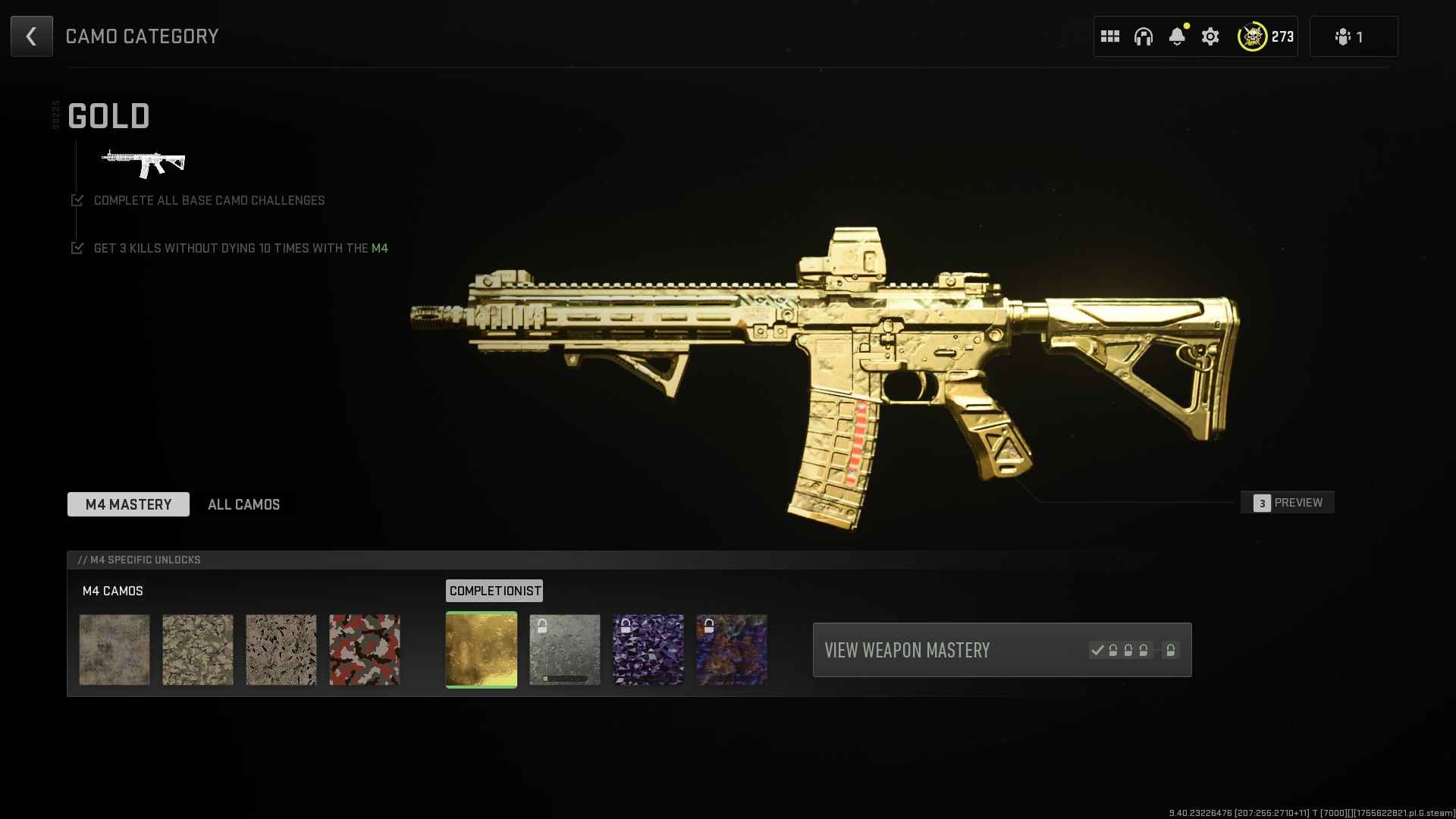Switch to the M4 Mastery tab
Viewport: 1456px width, 819px height.
pos(128,504)
